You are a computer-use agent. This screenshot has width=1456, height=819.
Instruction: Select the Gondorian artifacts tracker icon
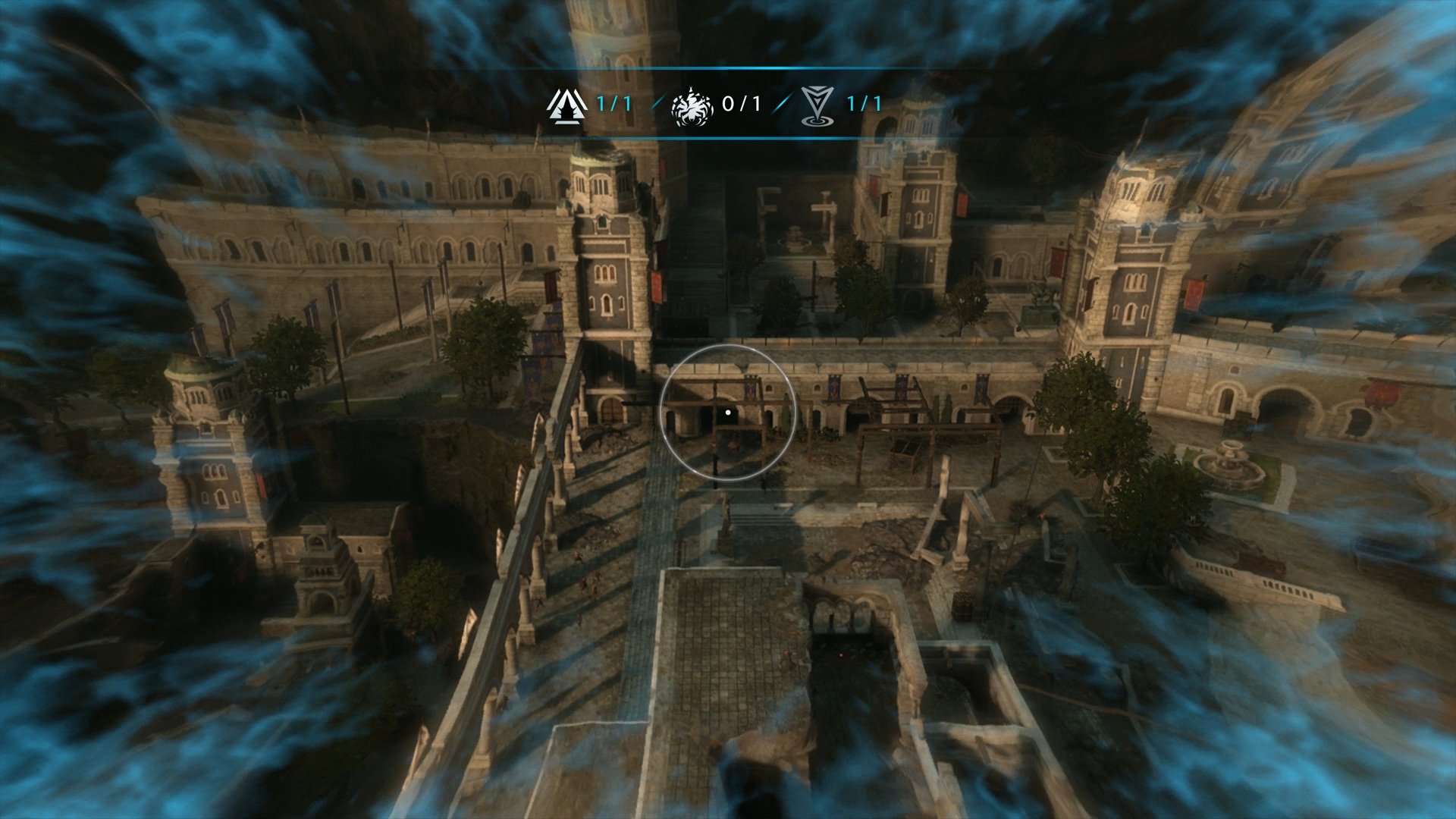(567, 105)
